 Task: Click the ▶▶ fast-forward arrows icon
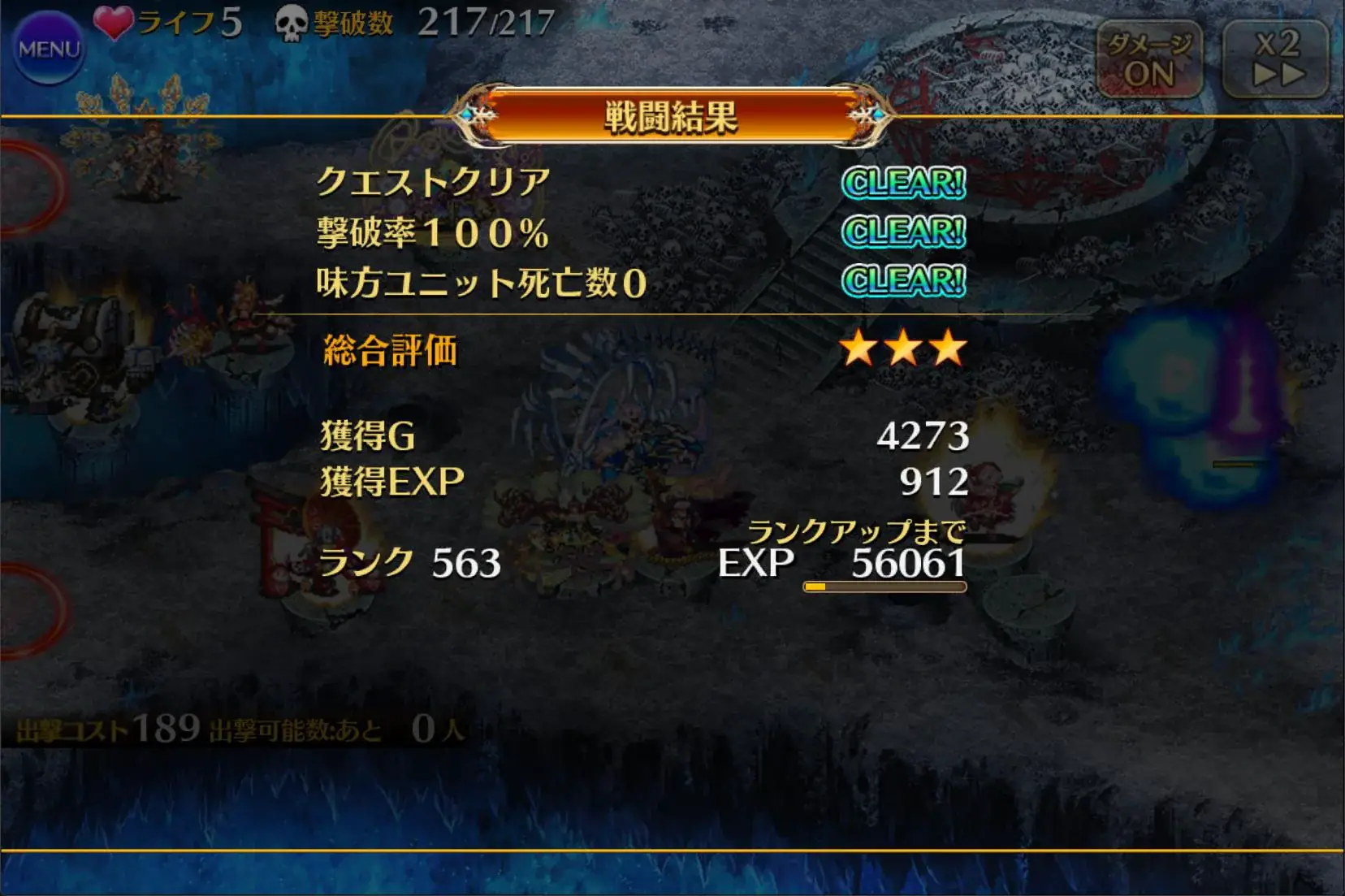(1280, 73)
